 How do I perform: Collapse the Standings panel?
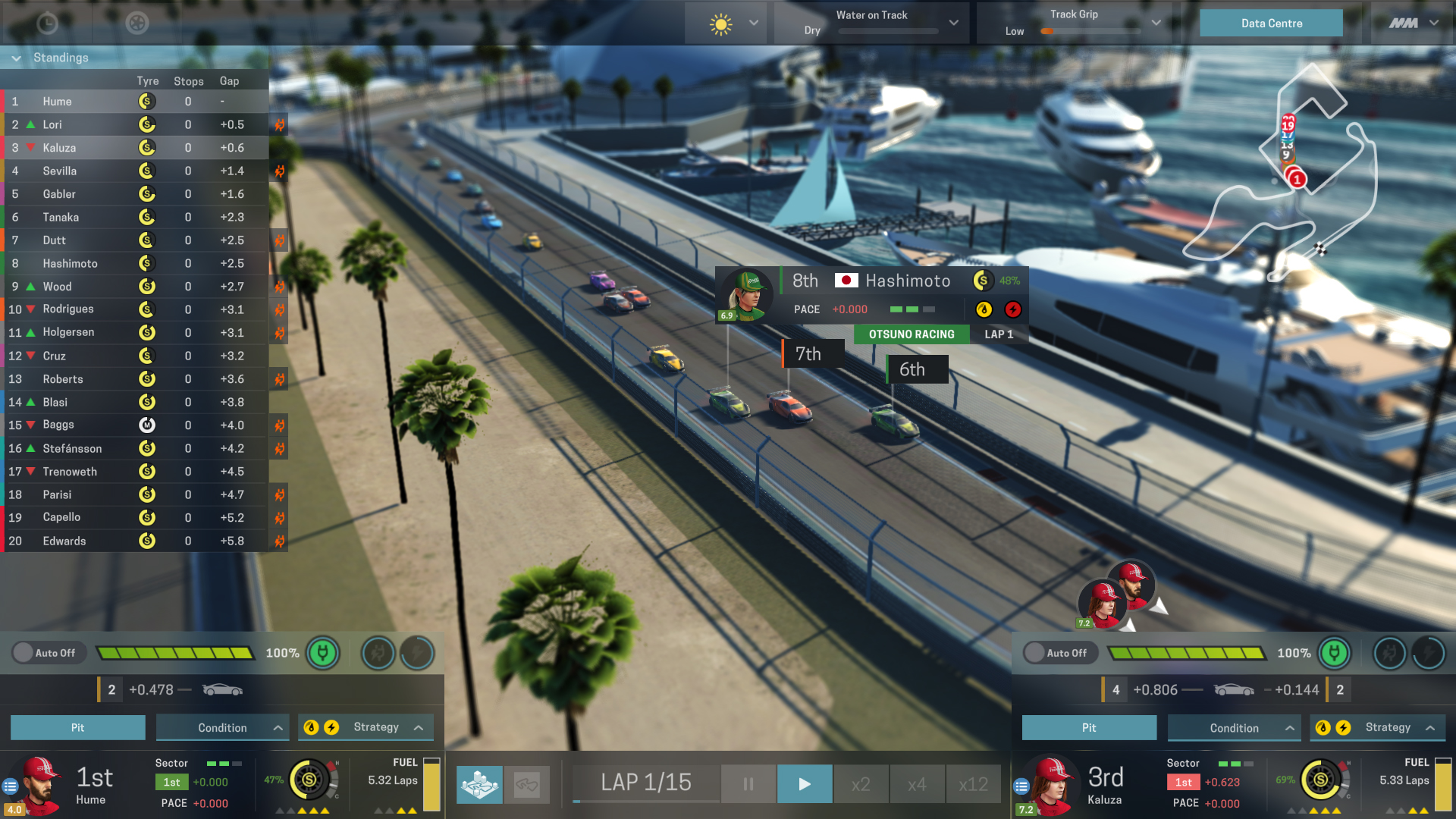[x=15, y=58]
